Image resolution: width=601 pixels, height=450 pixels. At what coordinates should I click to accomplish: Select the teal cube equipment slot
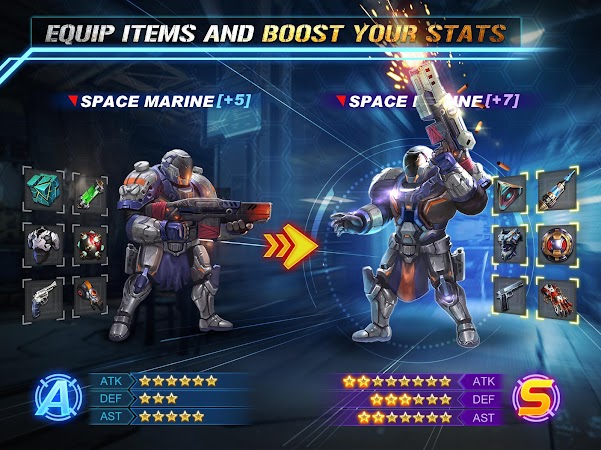point(43,187)
